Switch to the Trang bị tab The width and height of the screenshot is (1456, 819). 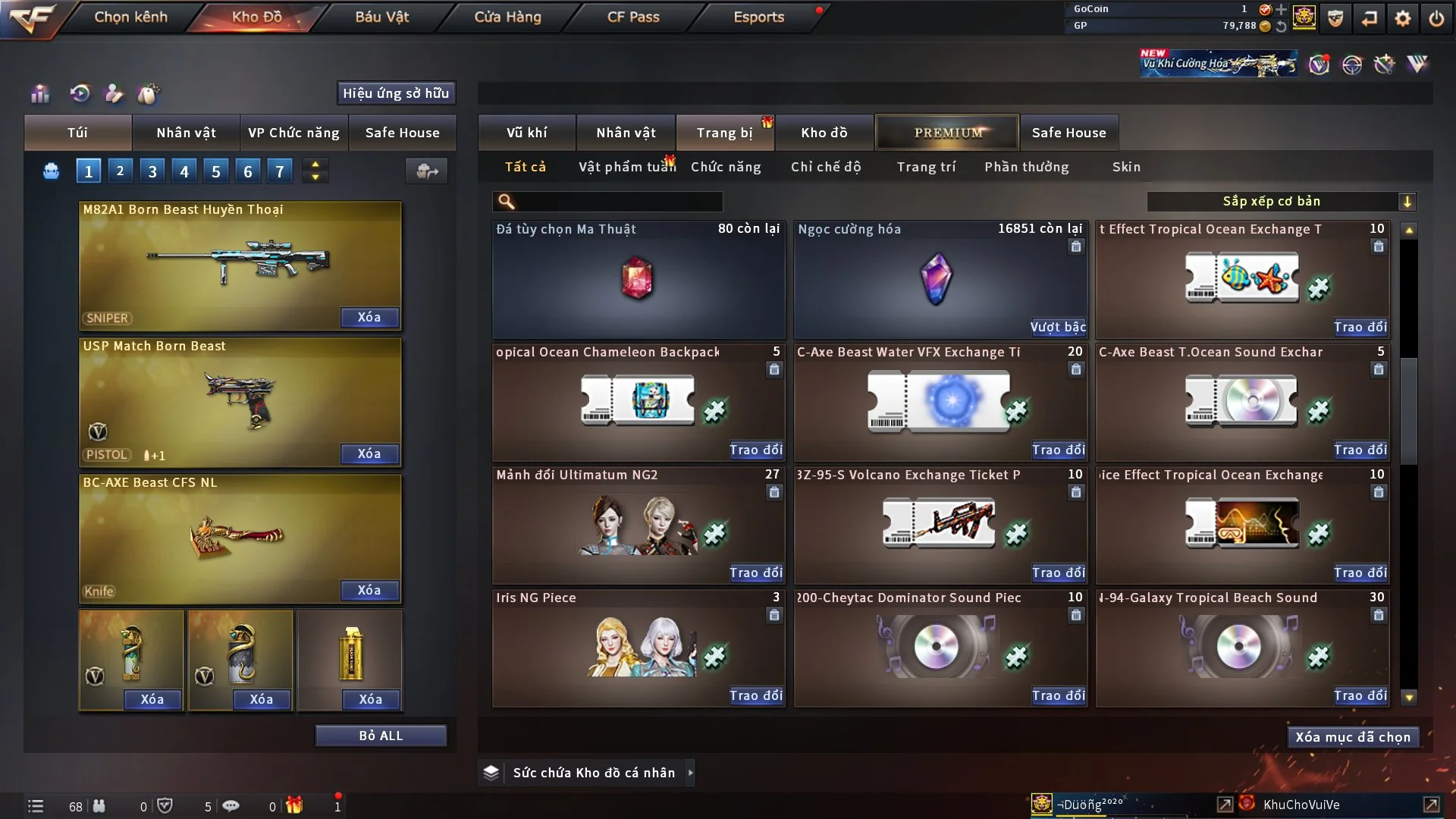click(x=724, y=133)
